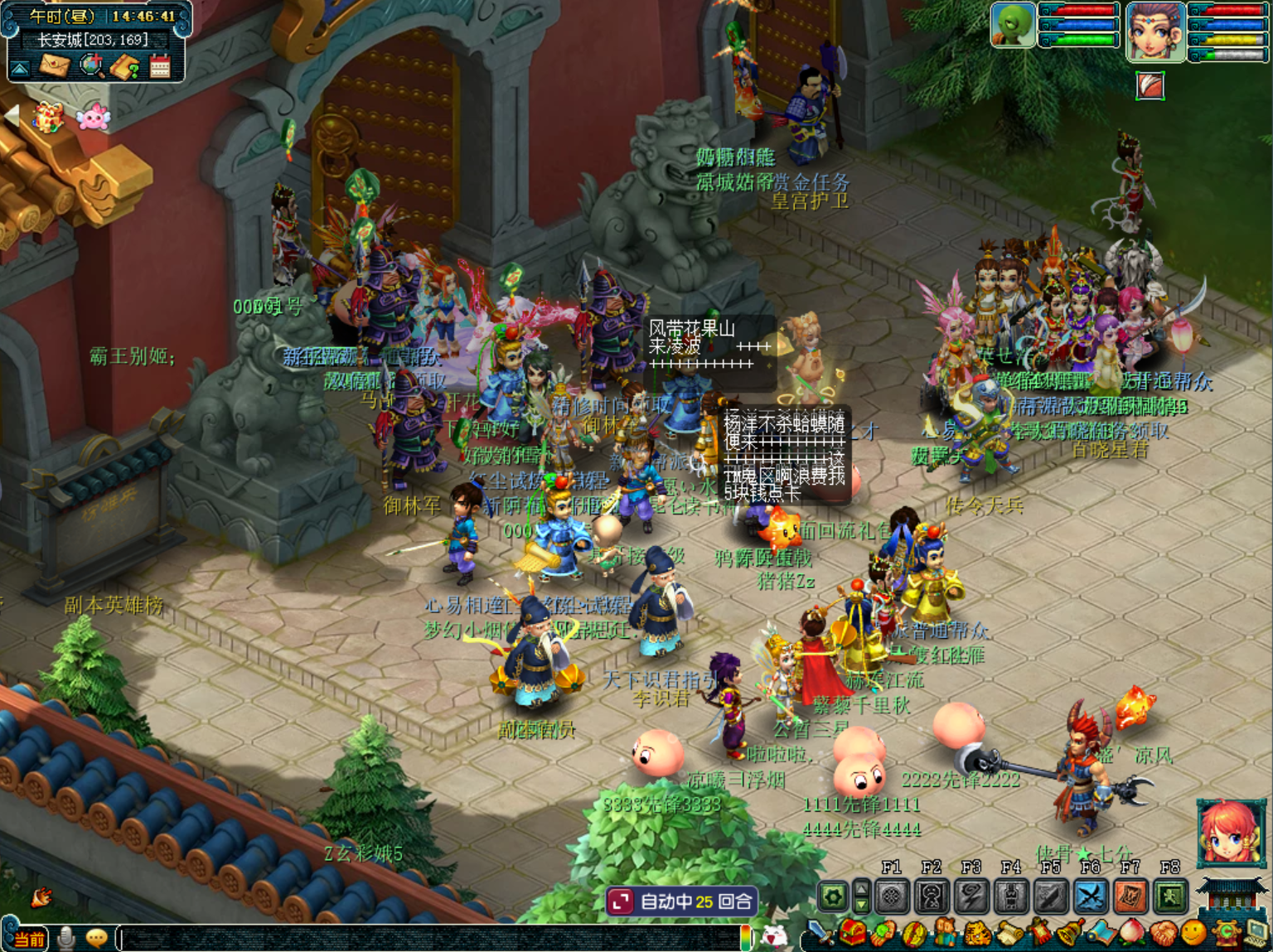Open the handshake friends icon
Image resolution: width=1273 pixels, height=952 pixels.
tap(1164, 935)
